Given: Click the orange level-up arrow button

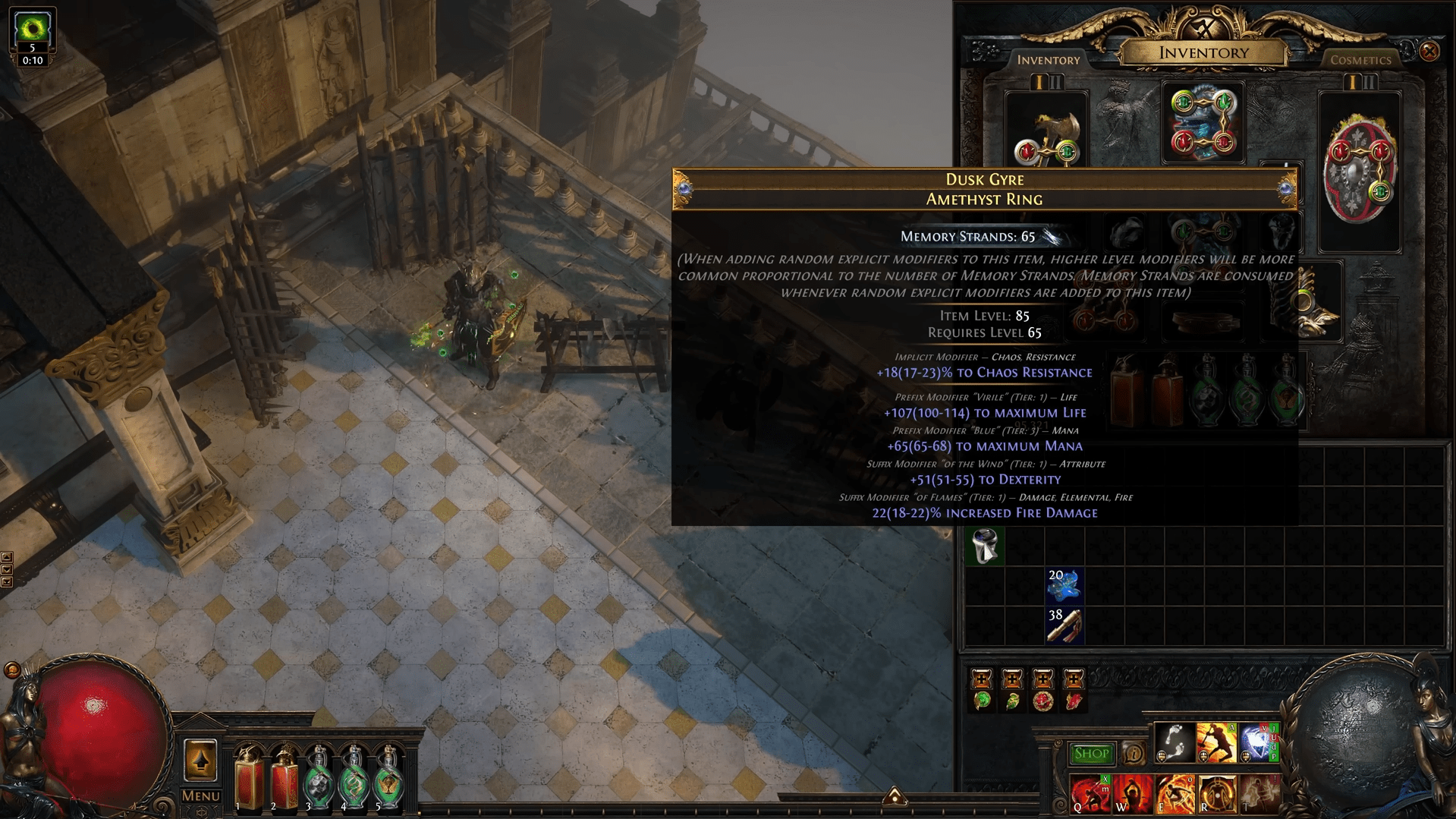Looking at the screenshot, I should pyautogui.click(x=200, y=761).
